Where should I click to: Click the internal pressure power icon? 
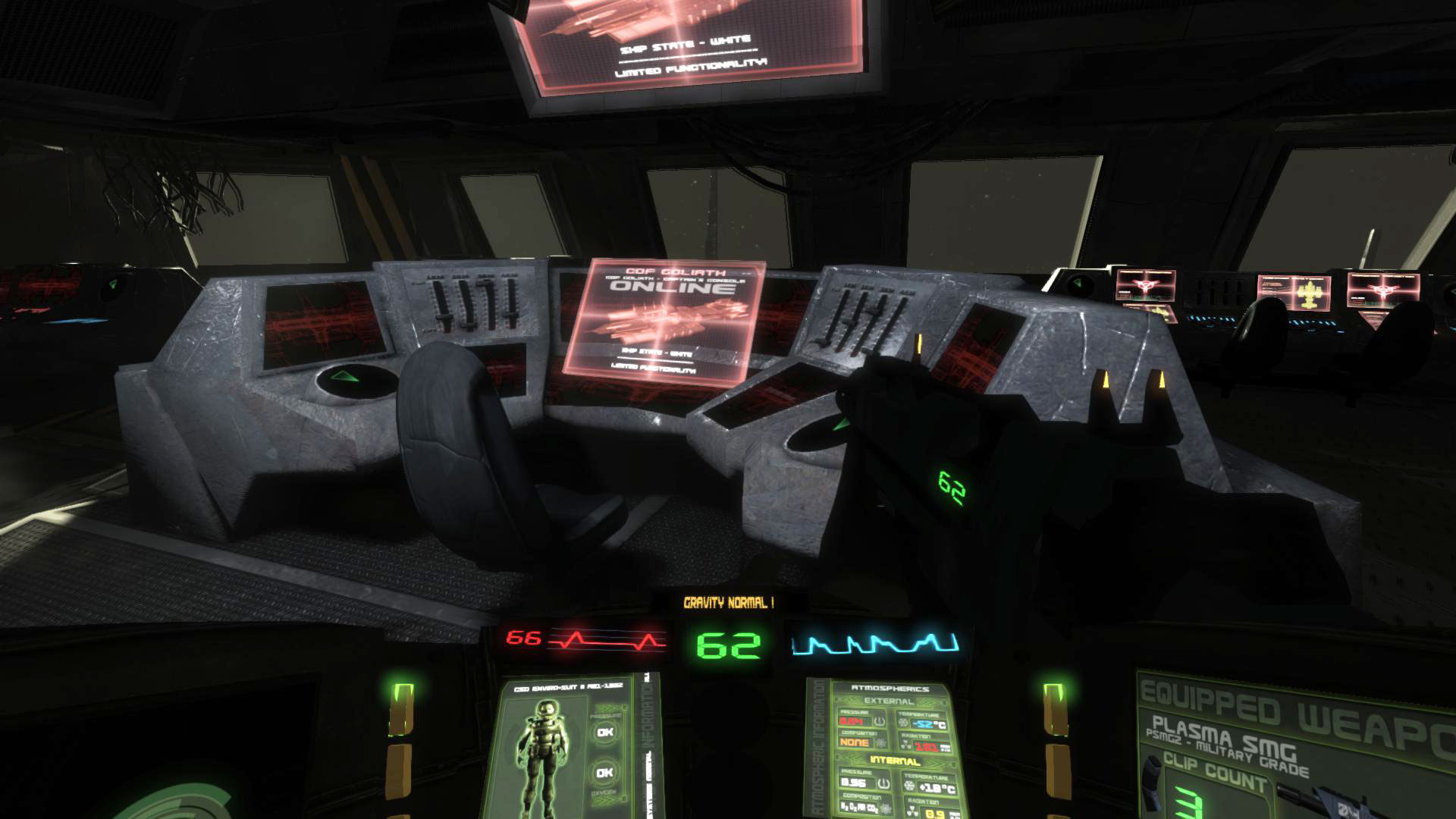[x=883, y=783]
